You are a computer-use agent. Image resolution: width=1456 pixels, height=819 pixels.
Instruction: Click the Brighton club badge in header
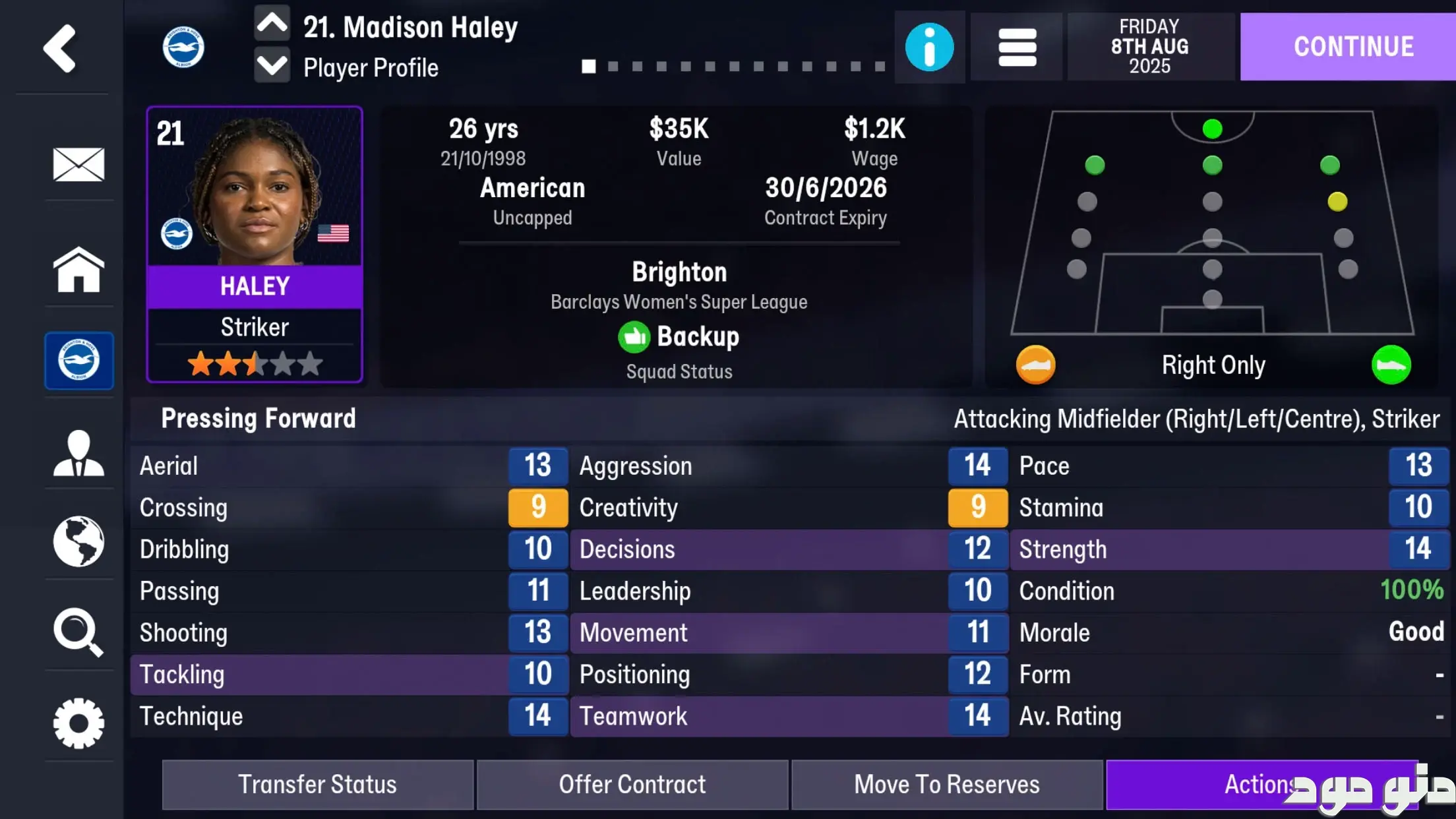(x=183, y=47)
